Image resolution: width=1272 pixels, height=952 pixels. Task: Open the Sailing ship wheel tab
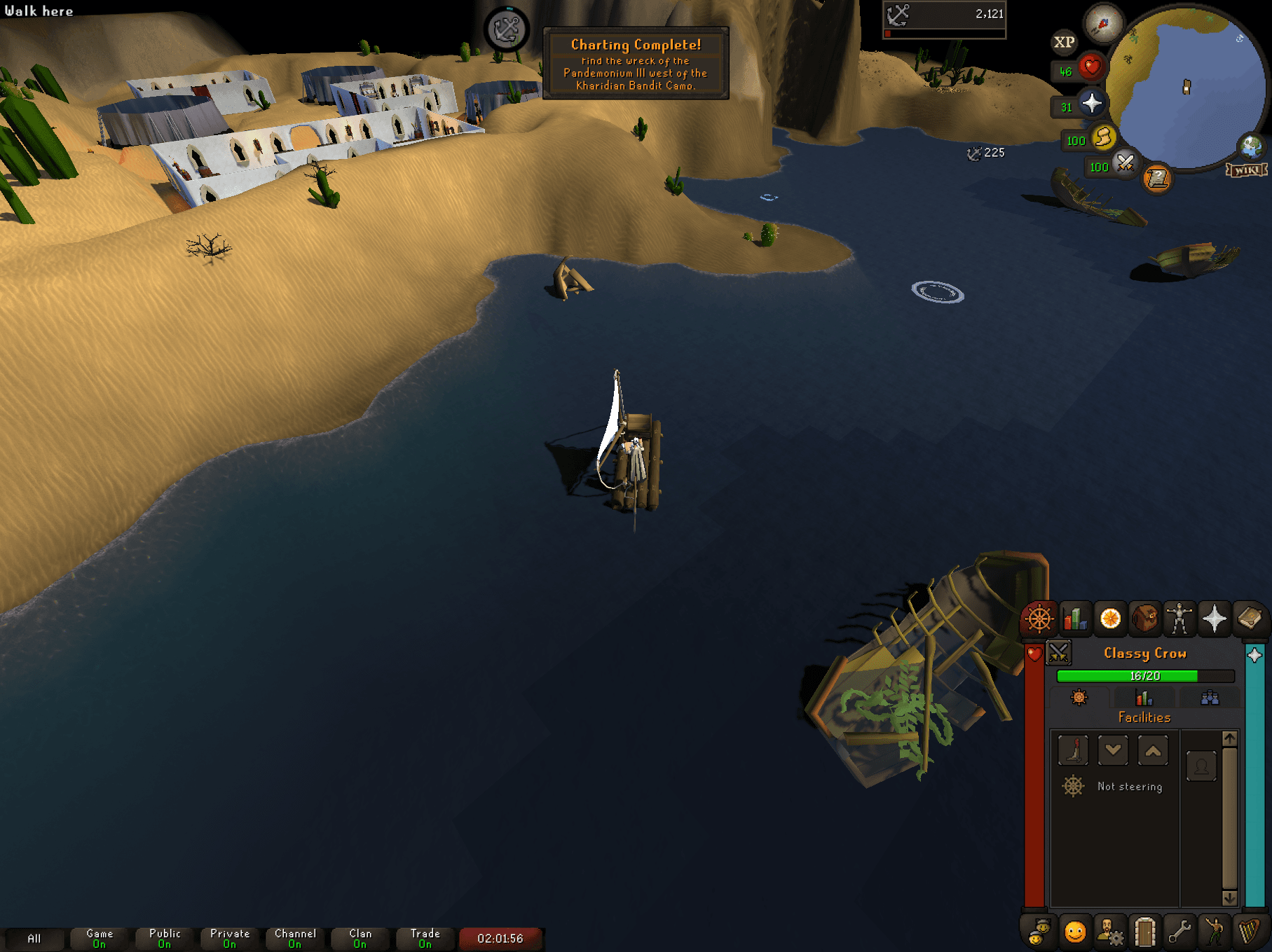(1039, 619)
